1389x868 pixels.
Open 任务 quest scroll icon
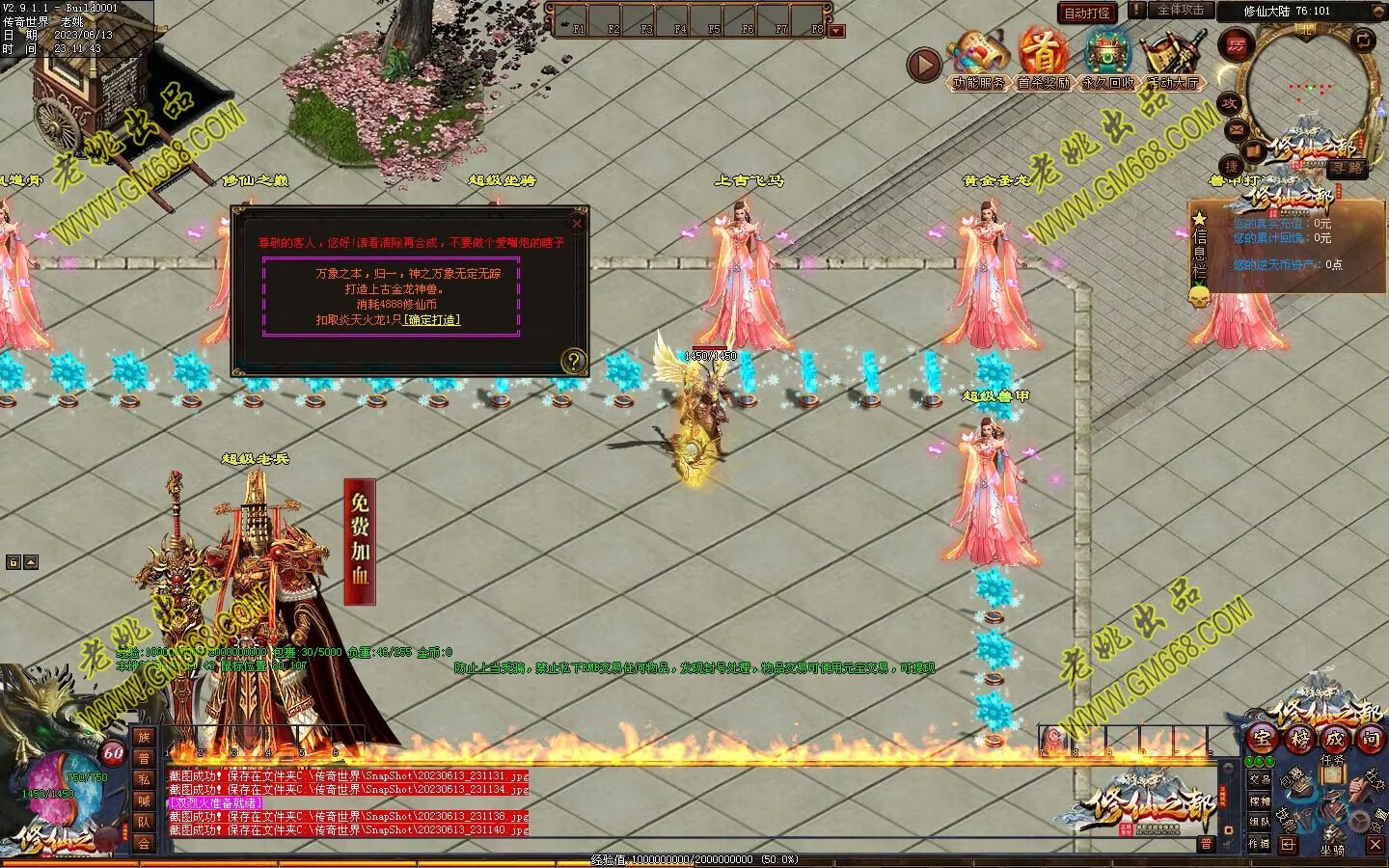click(x=1332, y=769)
